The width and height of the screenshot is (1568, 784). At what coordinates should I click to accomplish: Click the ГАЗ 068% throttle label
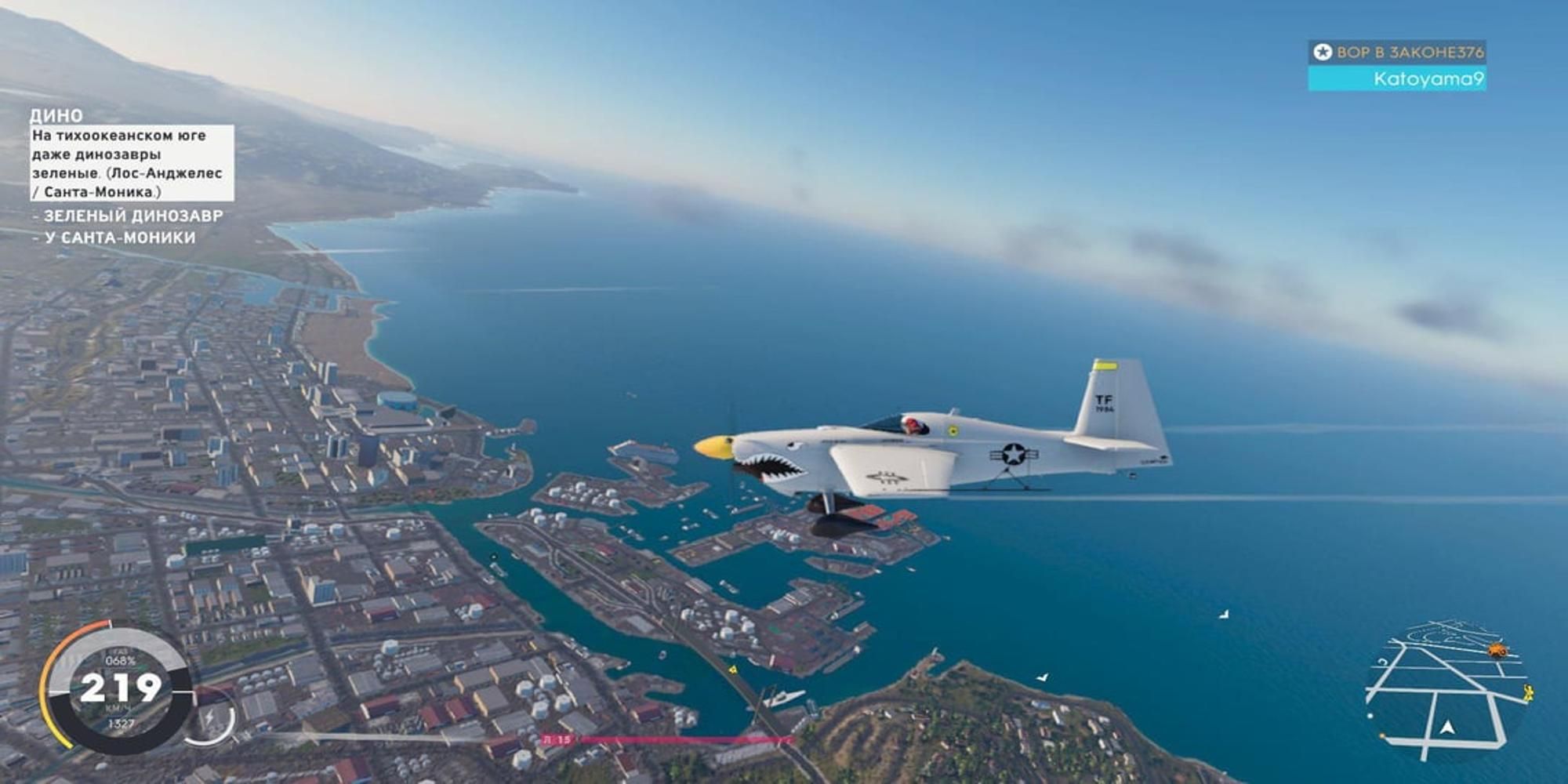click(121, 659)
